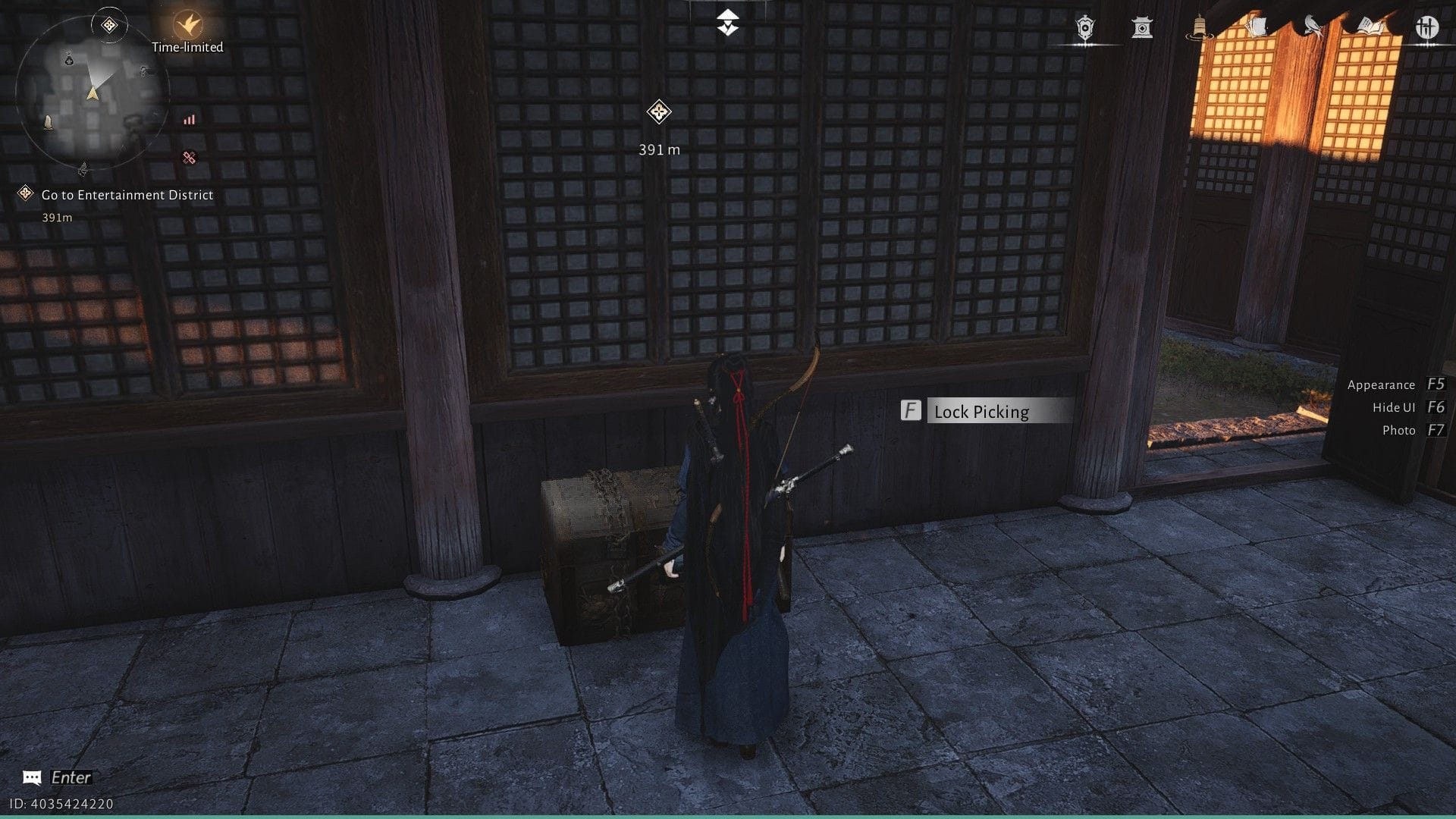1456x819 pixels.
Task: Expand the vertical-arrows indicator at top center
Action: pos(727,23)
